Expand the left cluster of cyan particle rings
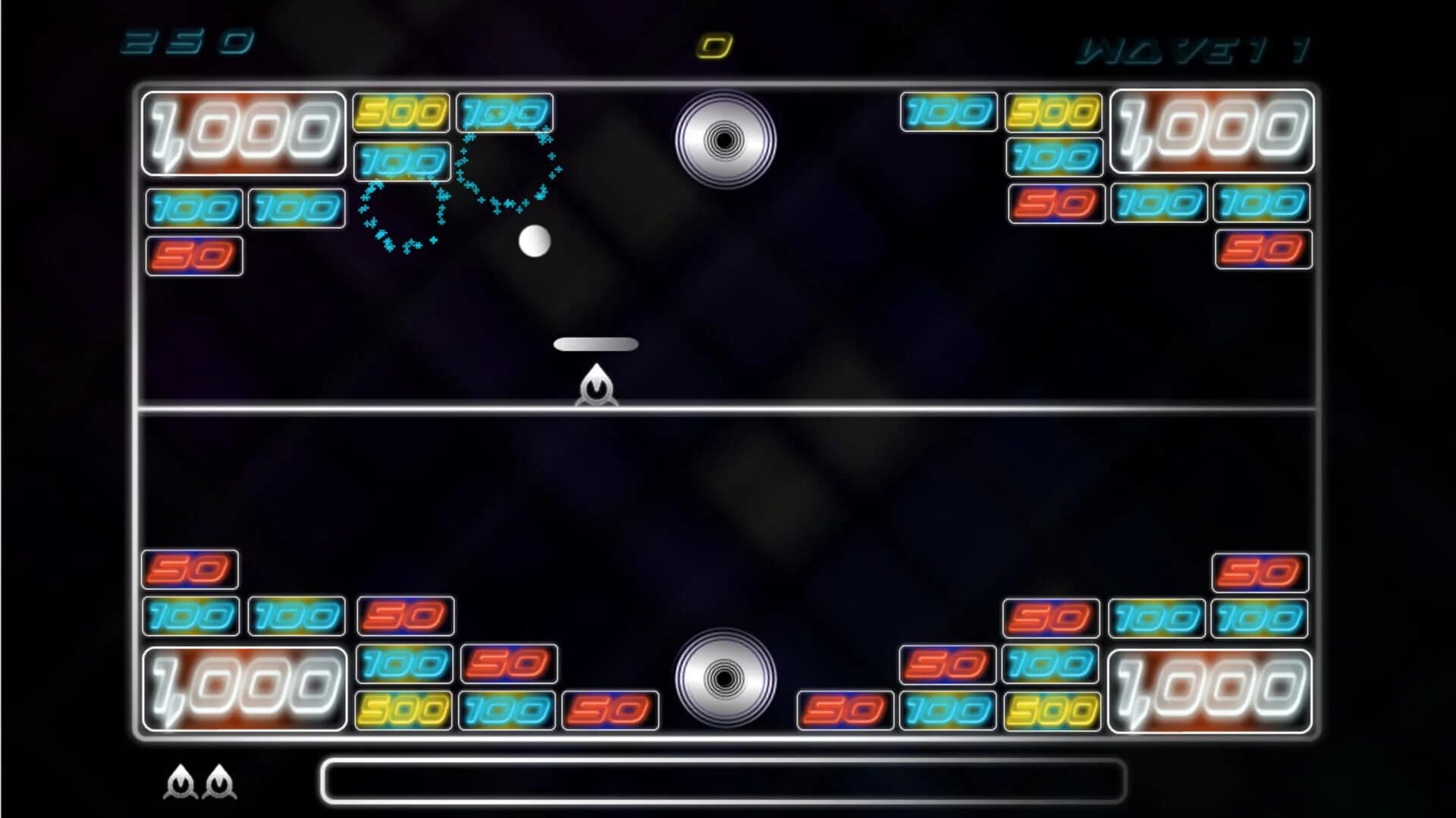This screenshot has height=818, width=1456. 402,216
